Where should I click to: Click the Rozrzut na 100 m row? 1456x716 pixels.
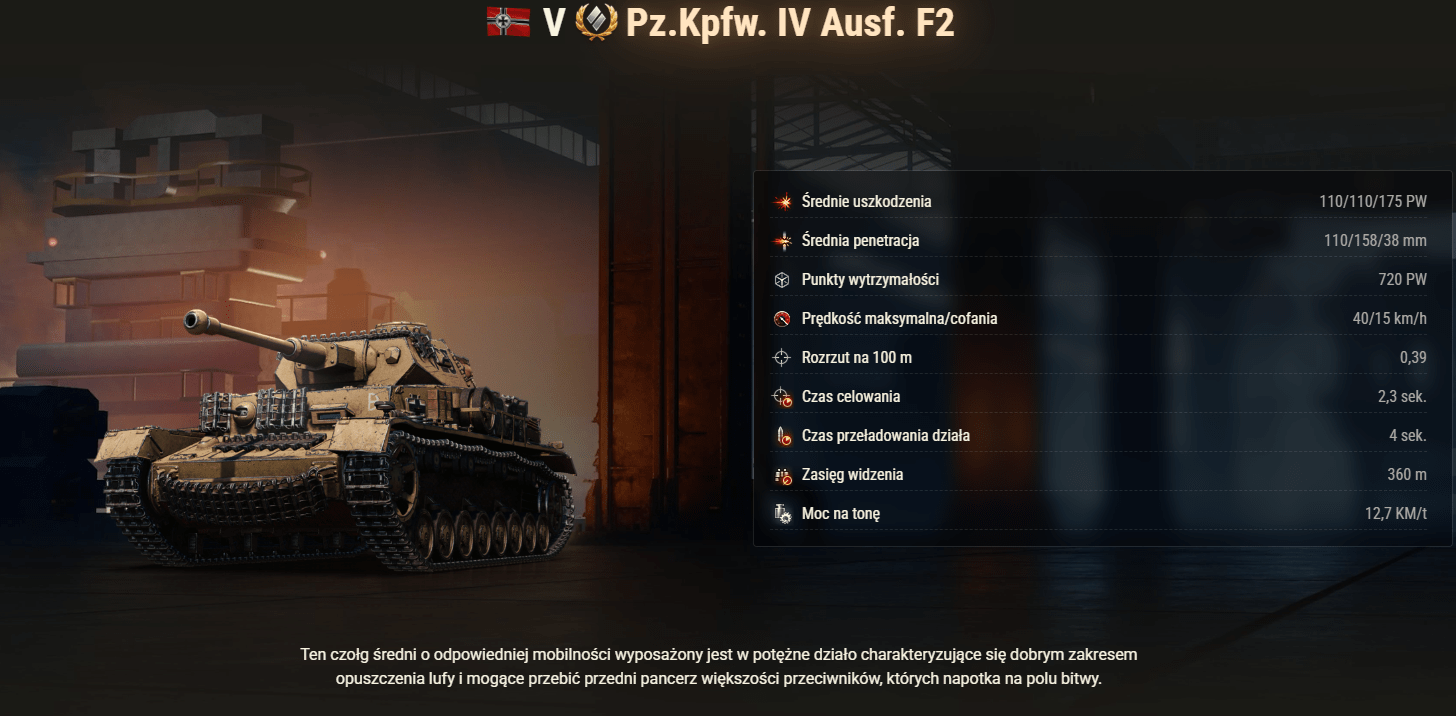pyautogui.click(x=1100, y=358)
